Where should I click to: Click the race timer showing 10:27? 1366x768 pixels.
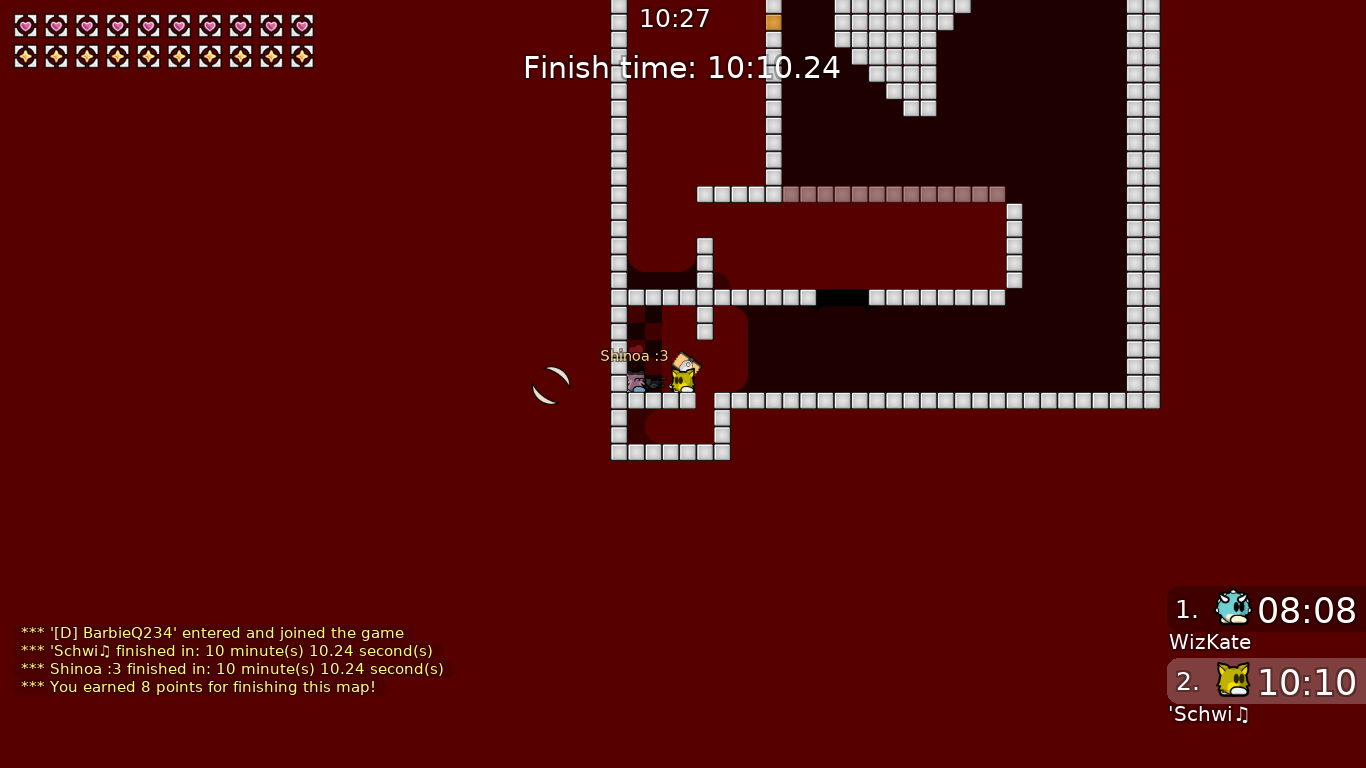[675, 18]
